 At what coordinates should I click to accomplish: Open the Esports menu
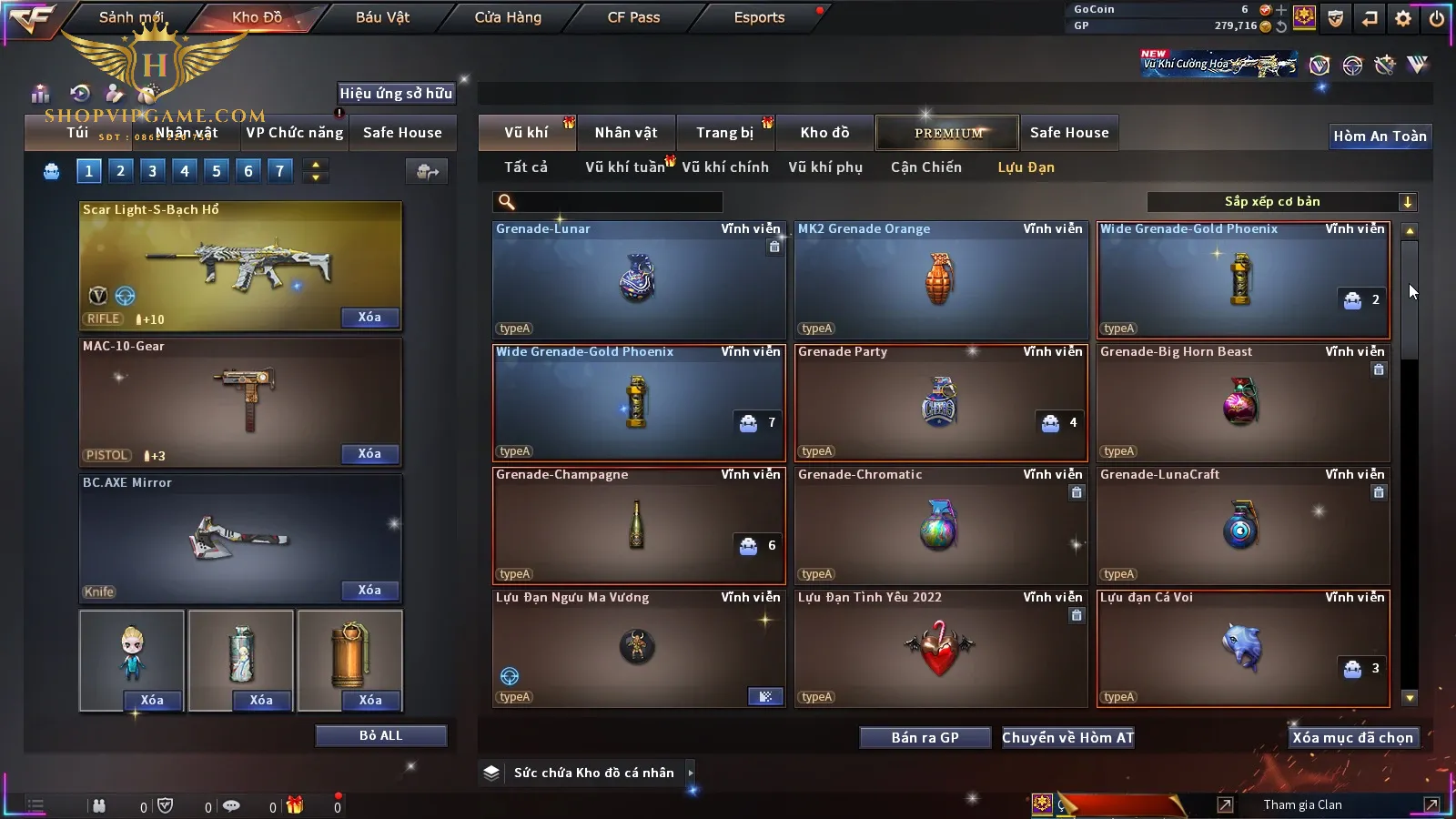coord(759,17)
